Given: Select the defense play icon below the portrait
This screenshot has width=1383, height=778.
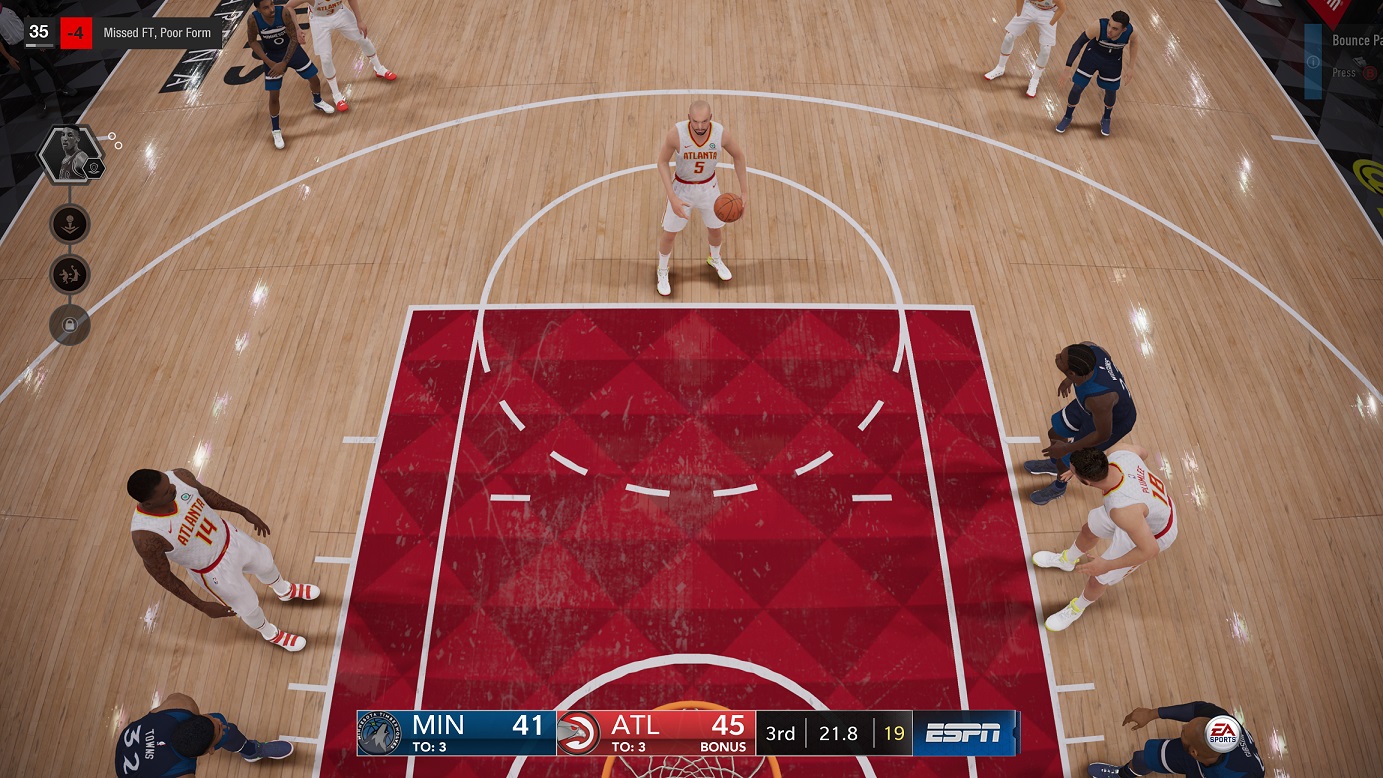Looking at the screenshot, I should pos(68,275).
